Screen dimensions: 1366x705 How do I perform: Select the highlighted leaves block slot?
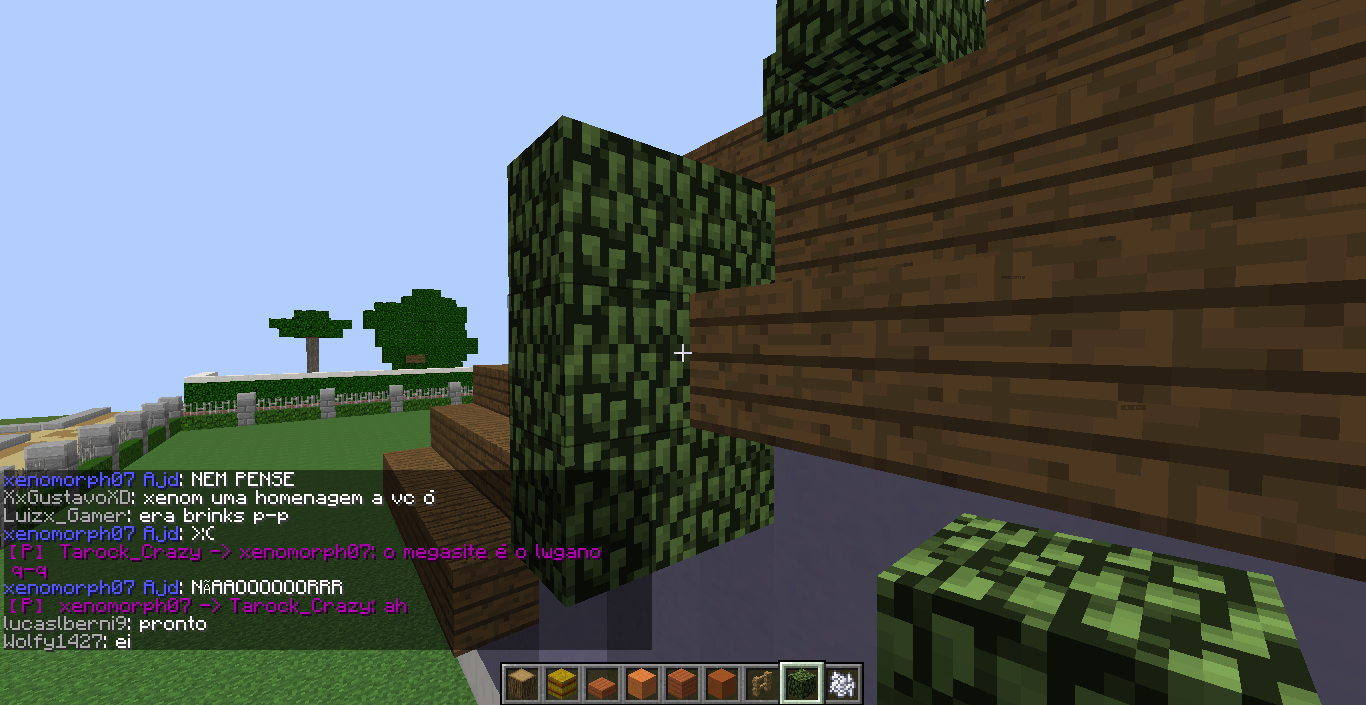coord(801,684)
